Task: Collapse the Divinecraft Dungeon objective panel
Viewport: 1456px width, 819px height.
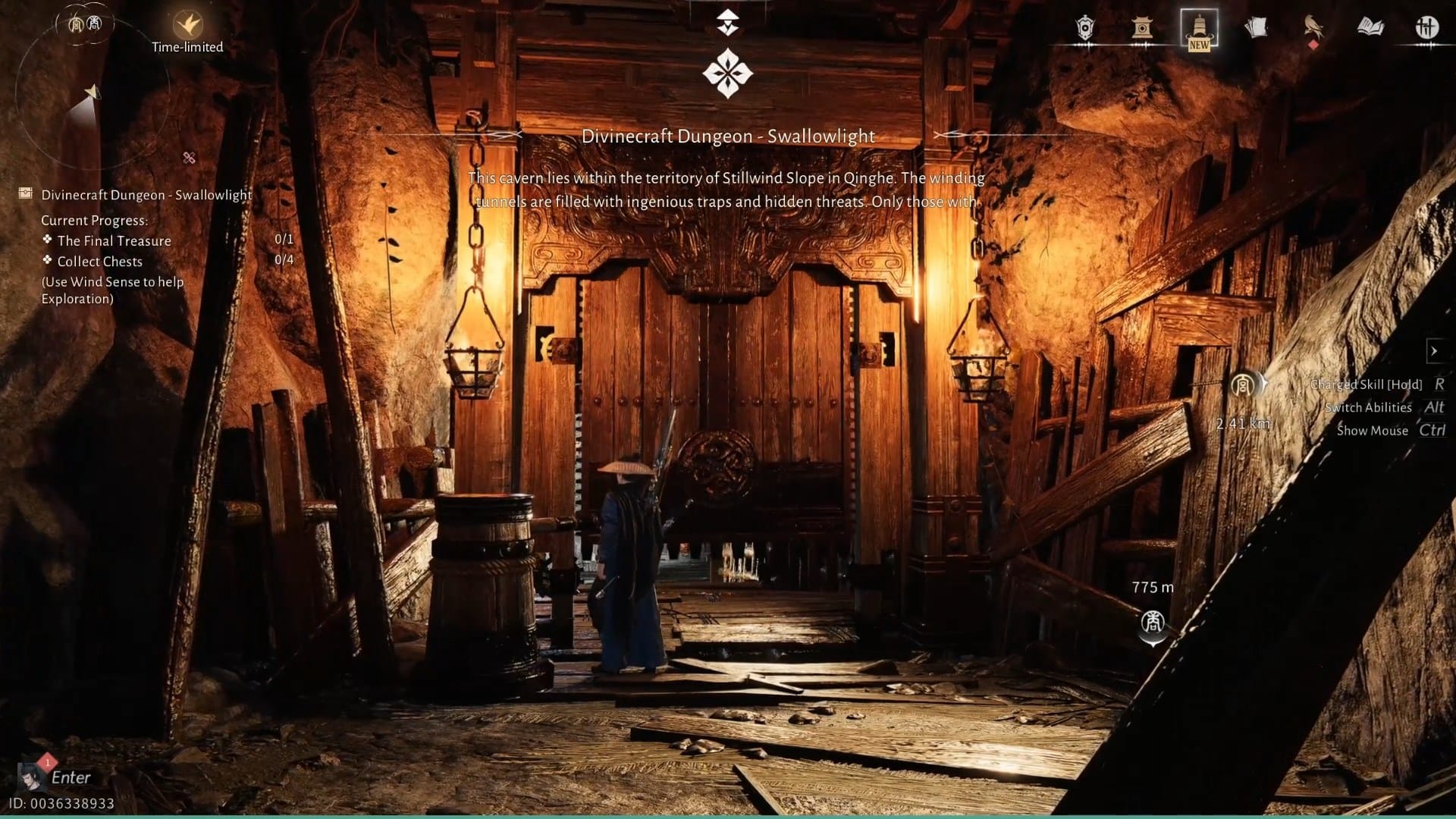Action: [25, 194]
